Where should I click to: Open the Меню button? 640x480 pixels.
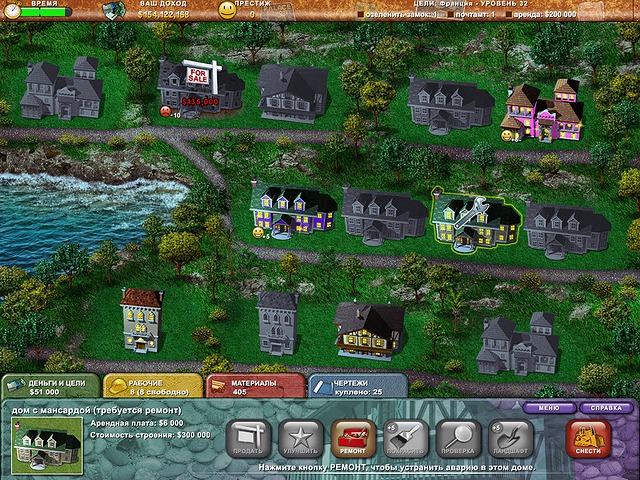pos(548,408)
